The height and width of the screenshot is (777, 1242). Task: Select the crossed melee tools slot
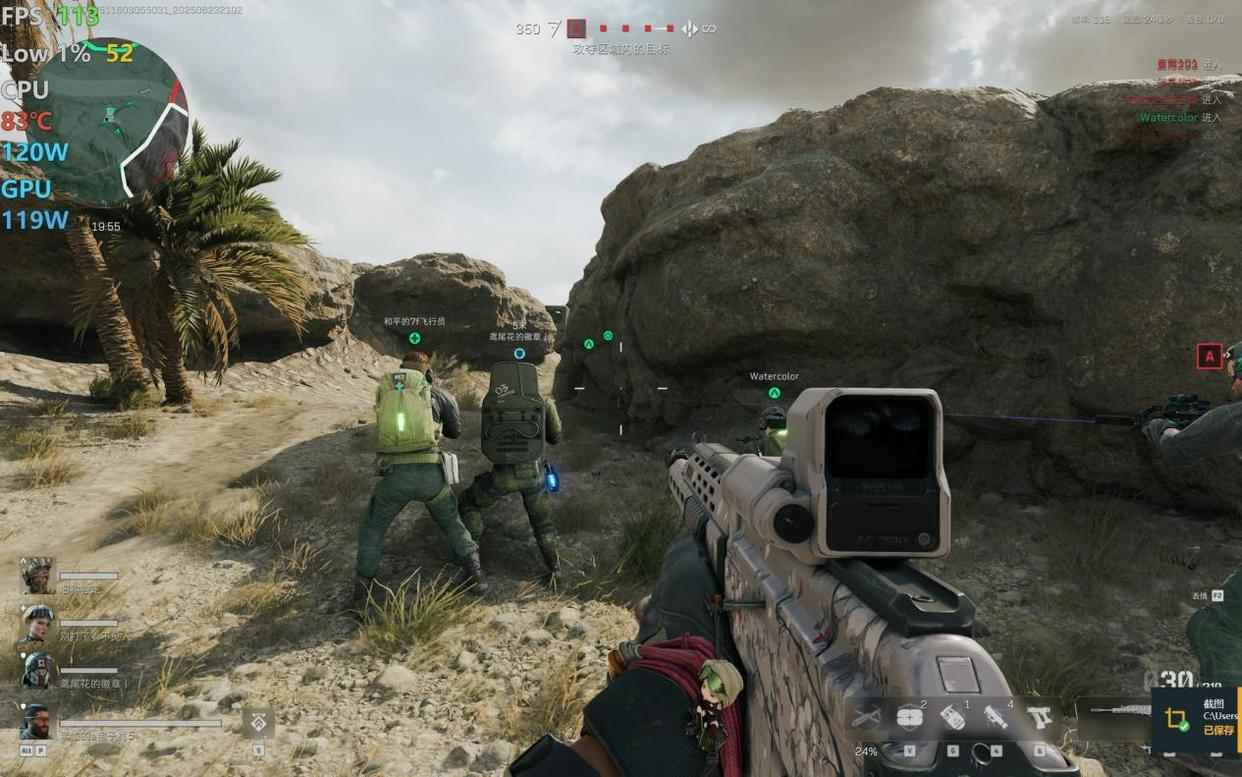pyautogui.click(x=866, y=716)
